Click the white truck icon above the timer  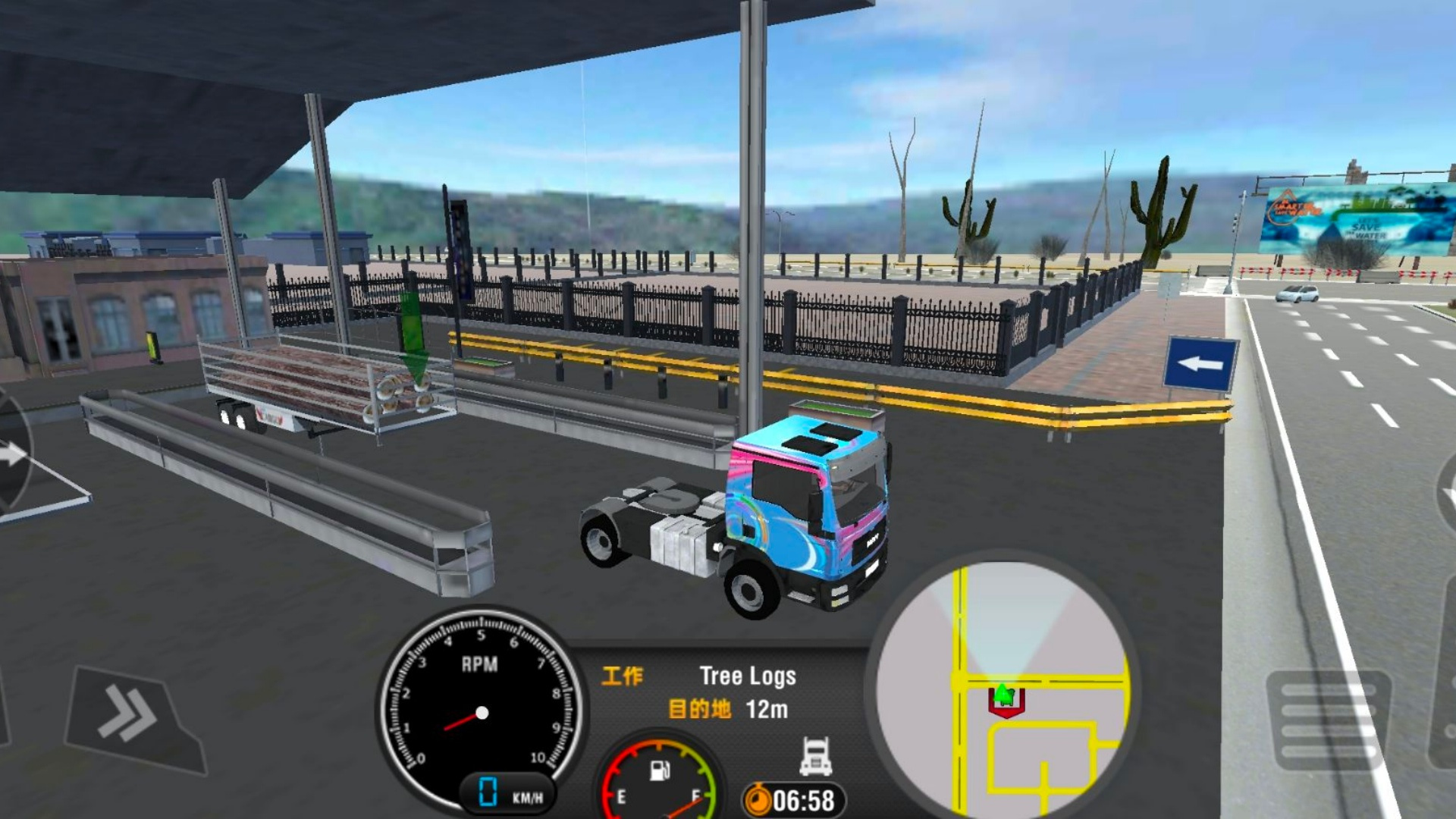816,755
